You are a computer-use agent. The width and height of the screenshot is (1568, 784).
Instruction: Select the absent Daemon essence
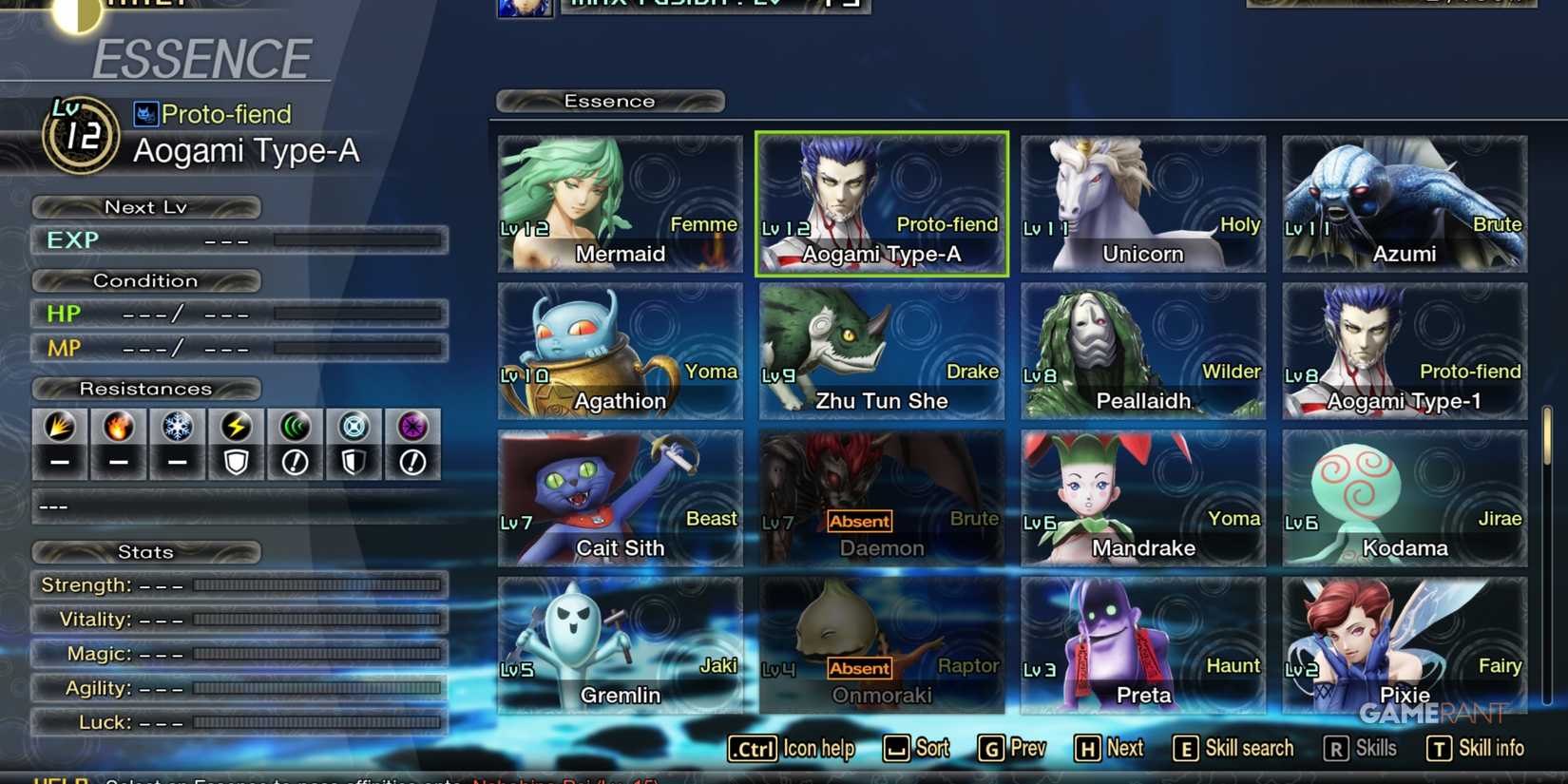pyautogui.click(x=881, y=496)
